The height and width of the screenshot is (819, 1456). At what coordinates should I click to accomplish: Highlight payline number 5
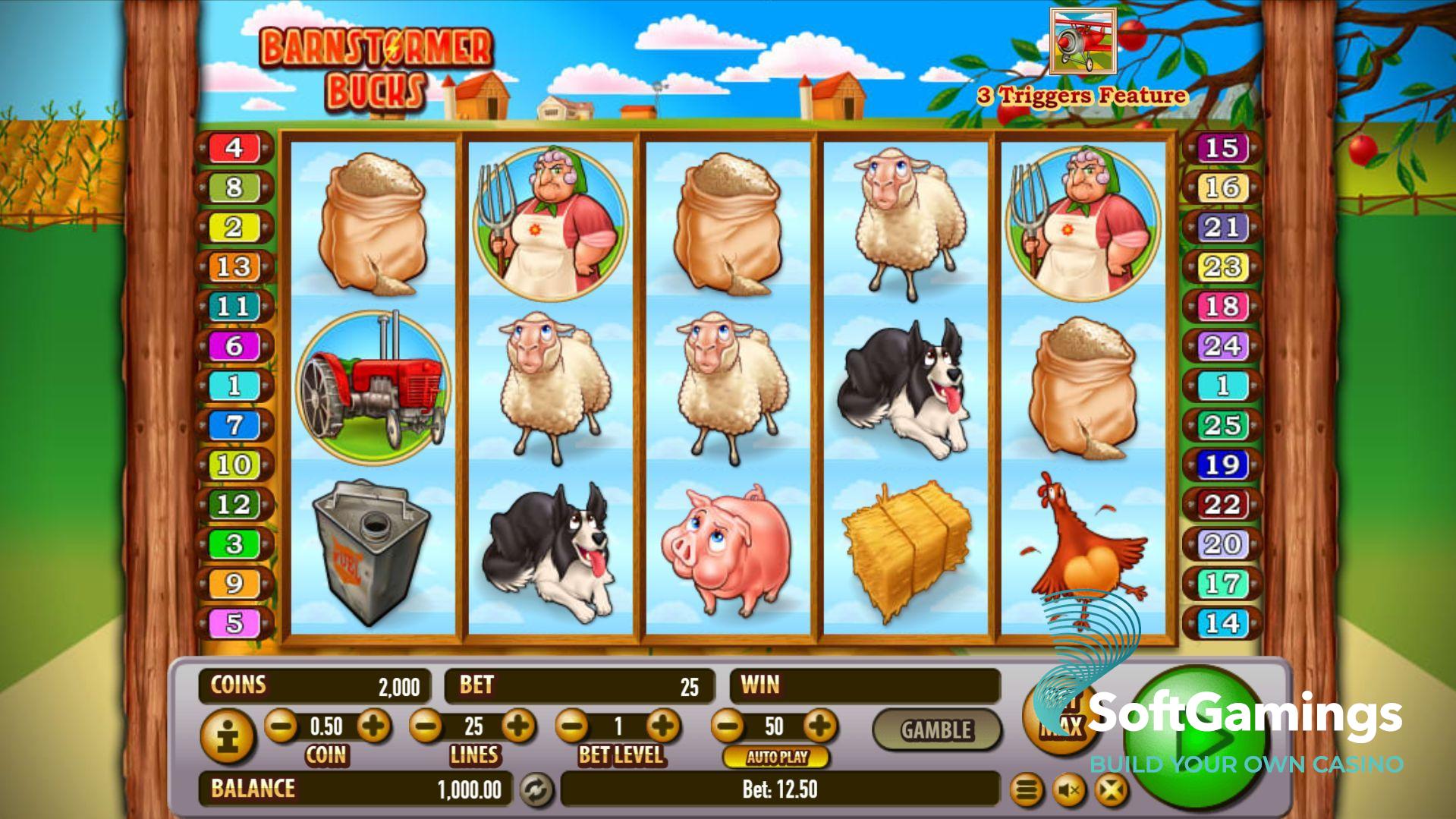(x=234, y=623)
